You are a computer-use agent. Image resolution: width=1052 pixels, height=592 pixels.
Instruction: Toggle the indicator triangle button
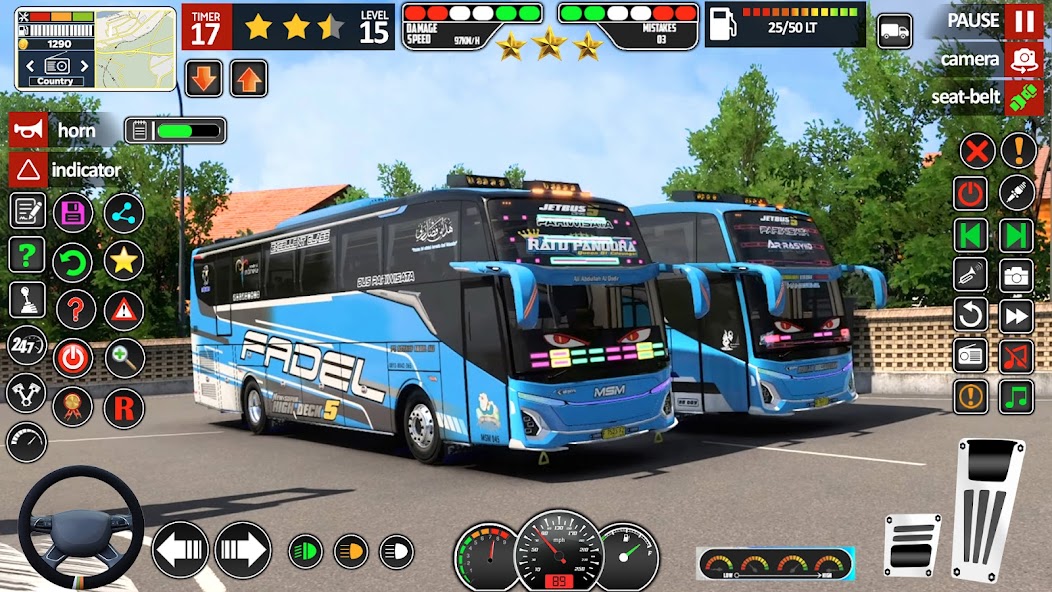pyautogui.click(x=28, y=170)
